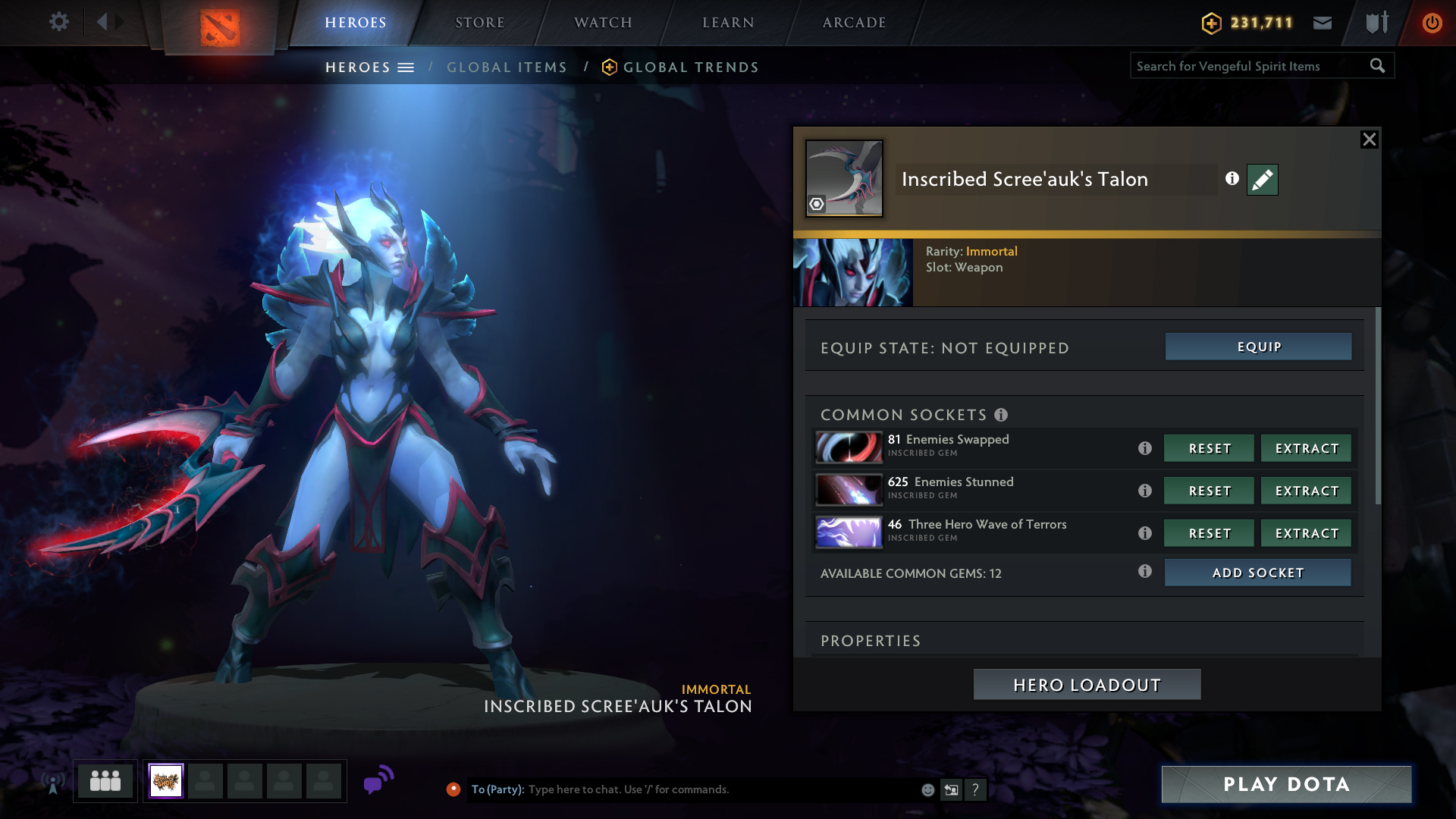This screenshot has height=819, width=1456.
Task: Open the settings gear menu
Action: (58, 22)
